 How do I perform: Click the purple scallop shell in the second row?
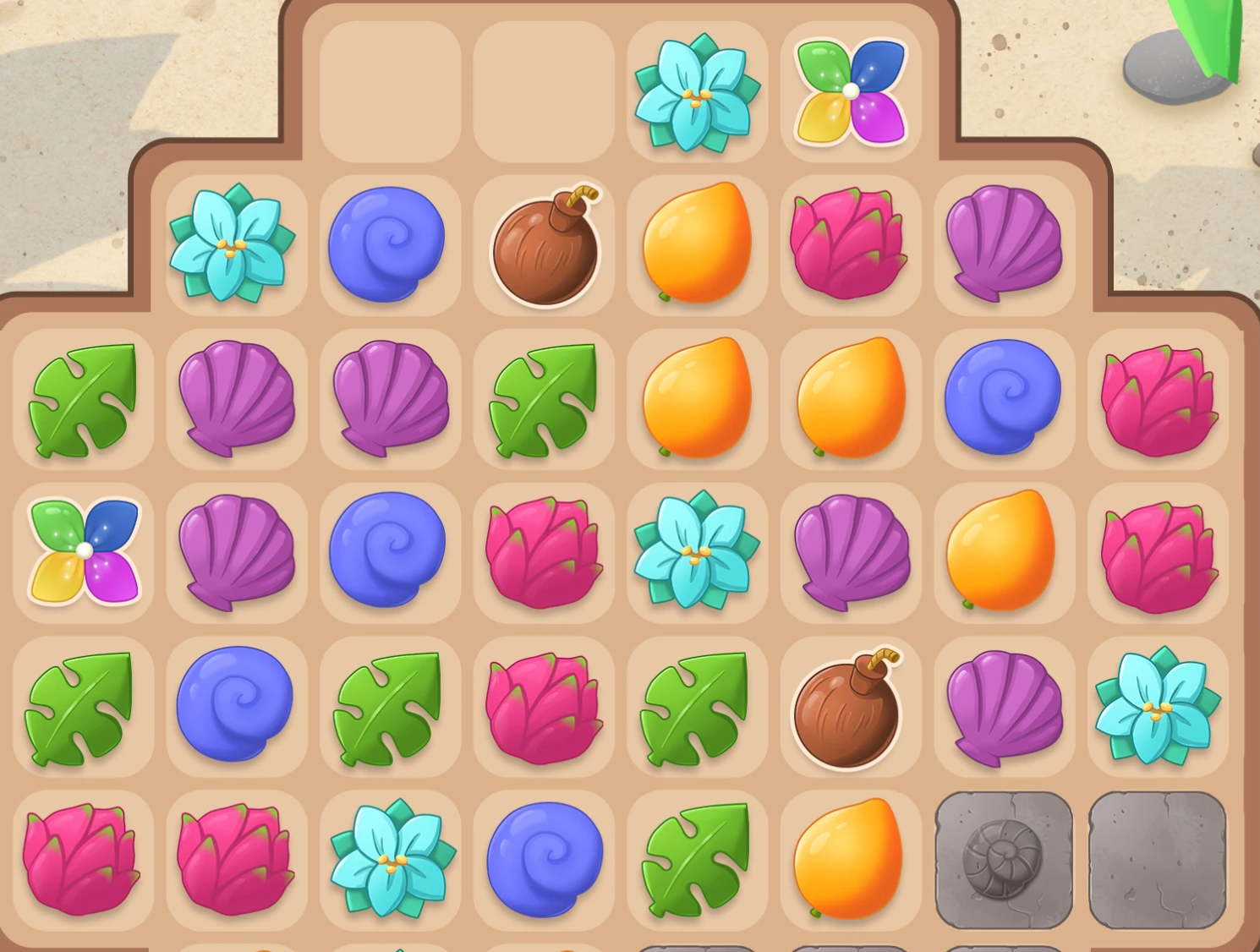coord(1004,245)
